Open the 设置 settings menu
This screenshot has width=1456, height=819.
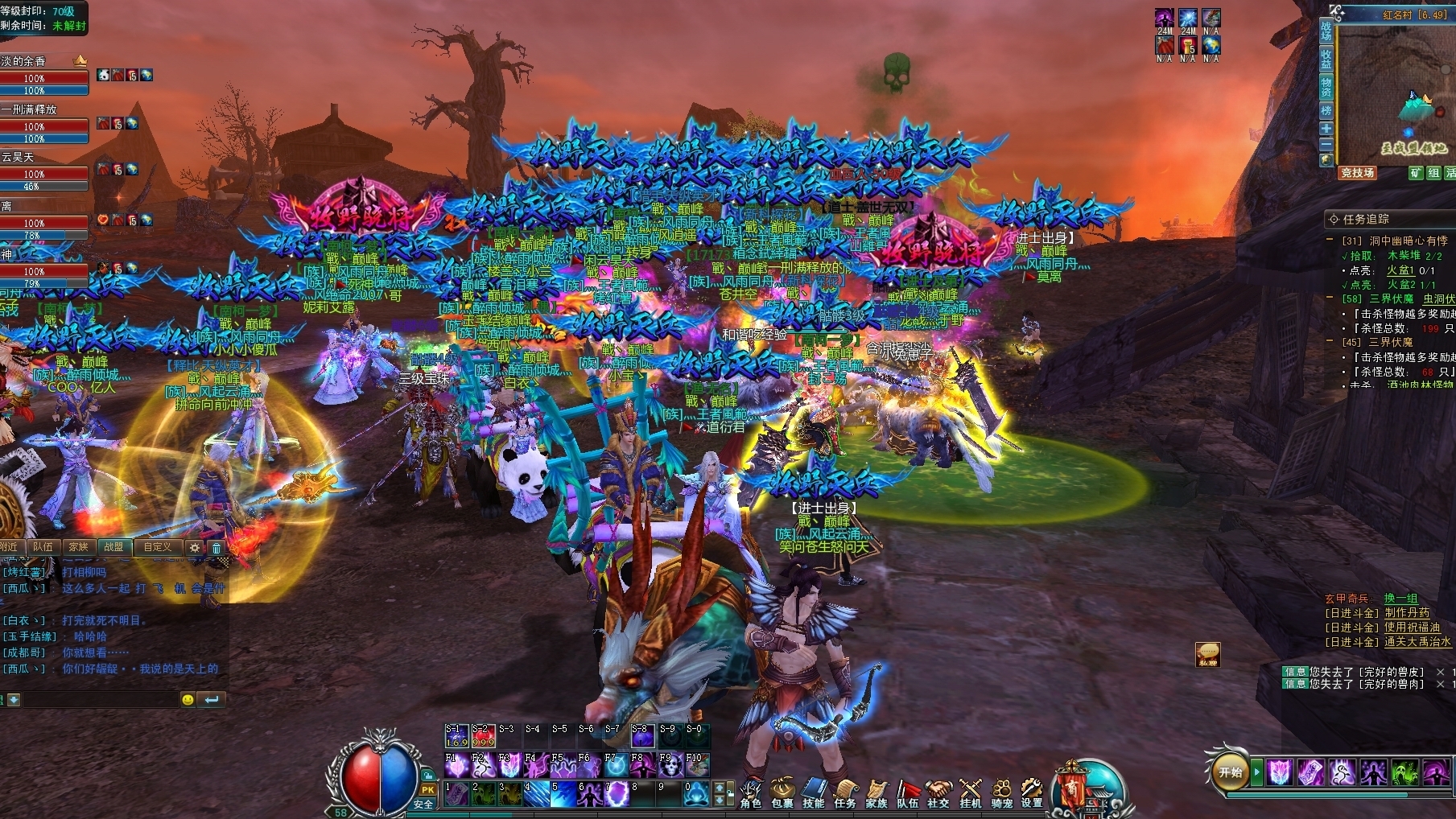point(1032,793)
